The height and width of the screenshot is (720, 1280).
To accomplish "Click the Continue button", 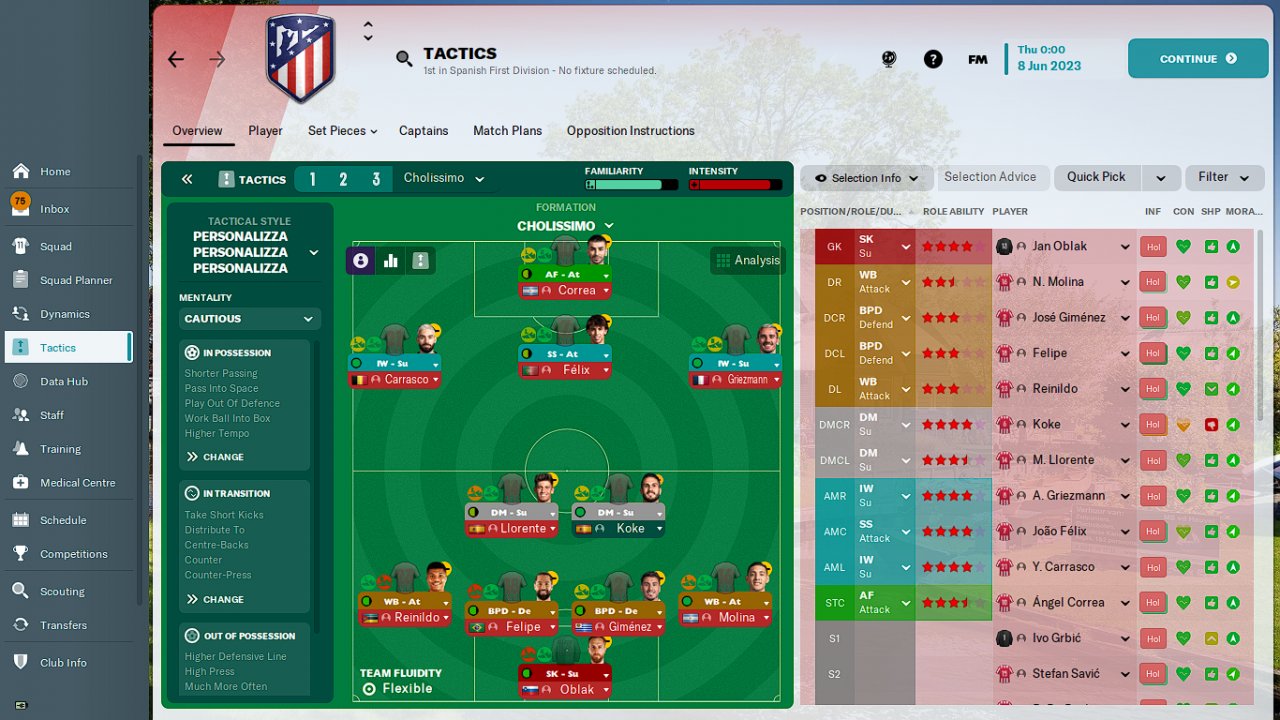I will click(1197, 59).
